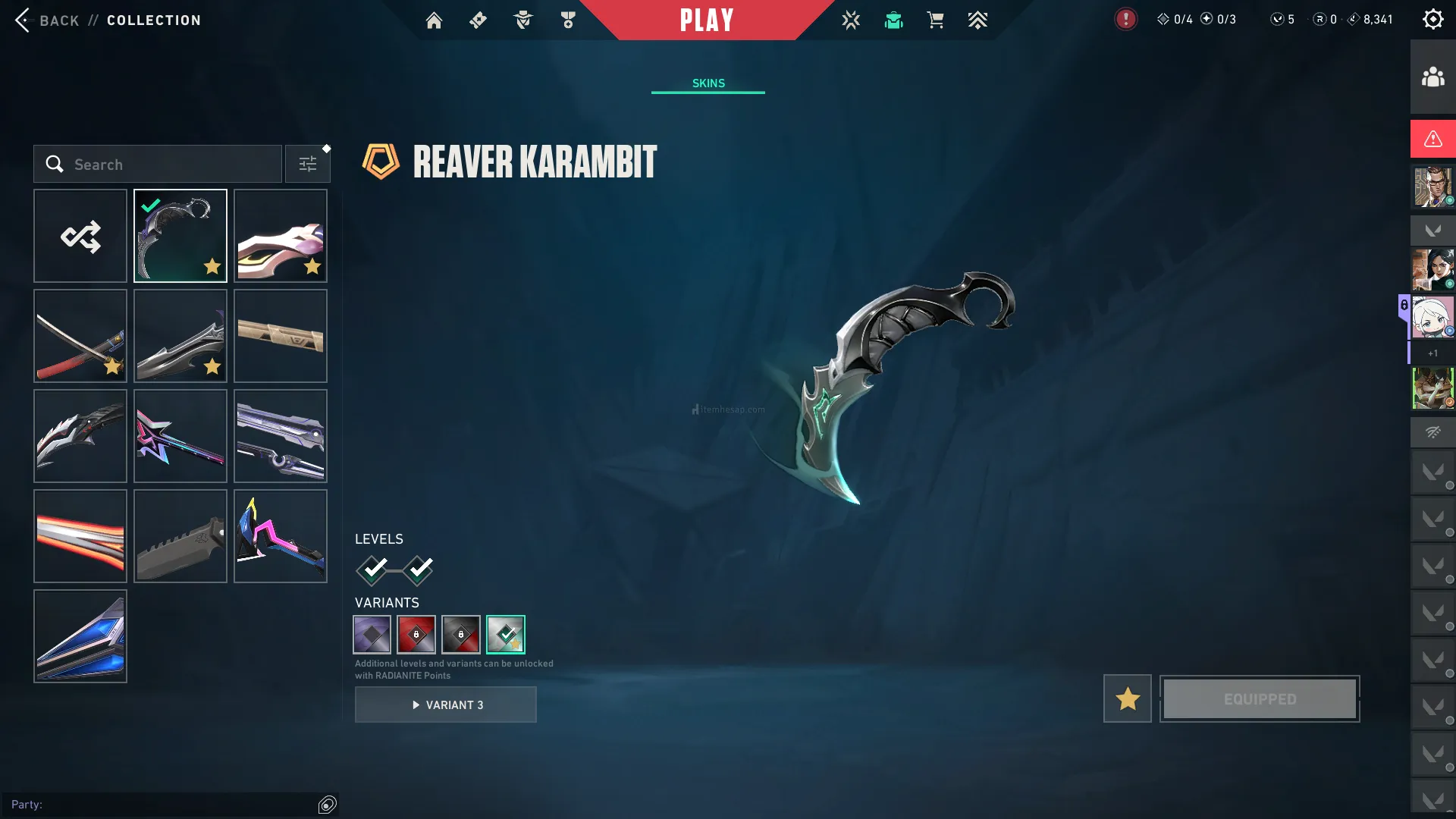Screen dimensions: 1456x819
Task: Pick the default tactical knife skin
Action: tap(180, 536)
